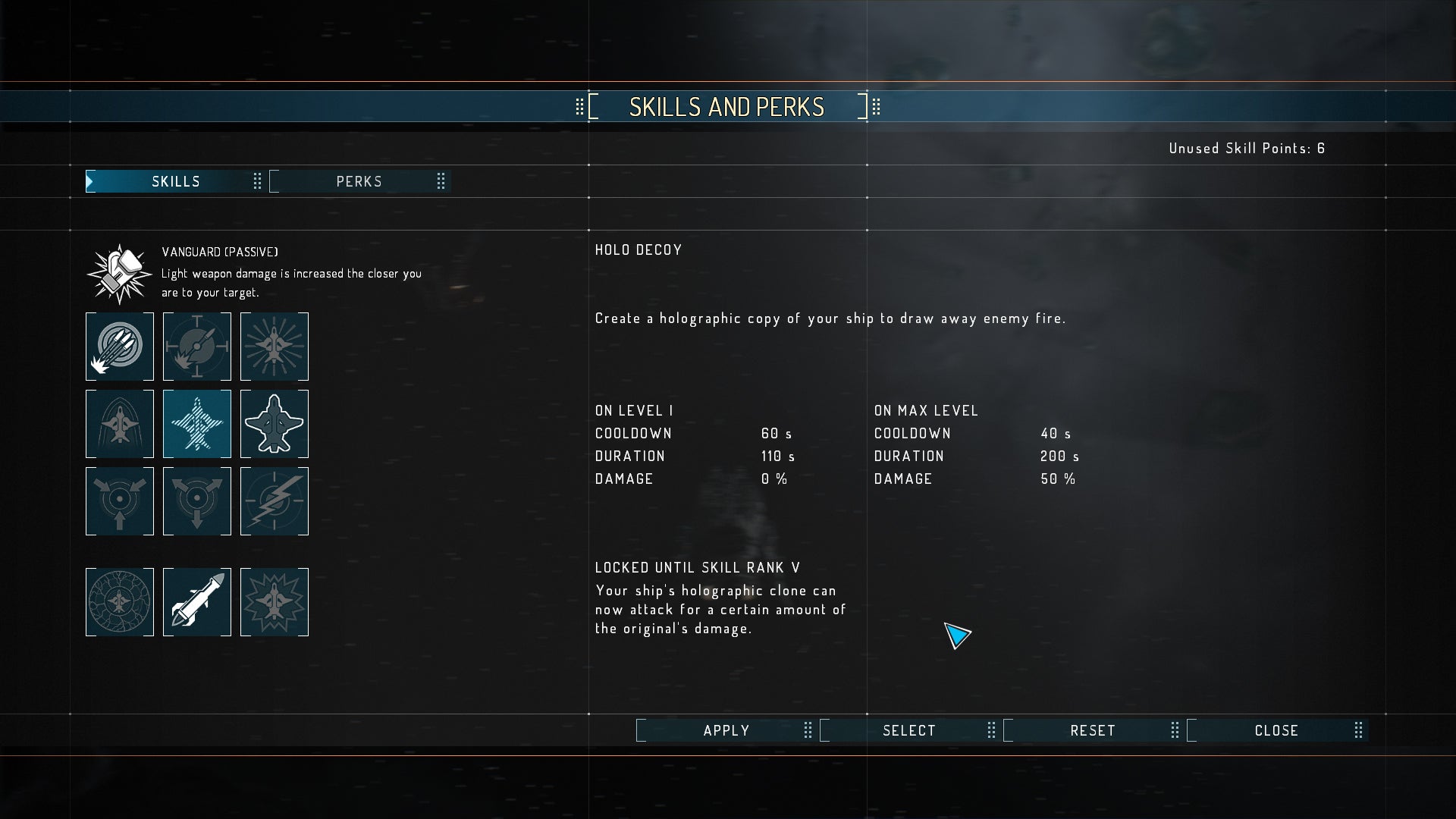Select the highlighted Holo Decoy skill icon
This screenshot has height=819, width=1456.
click(x=197, y=423)
